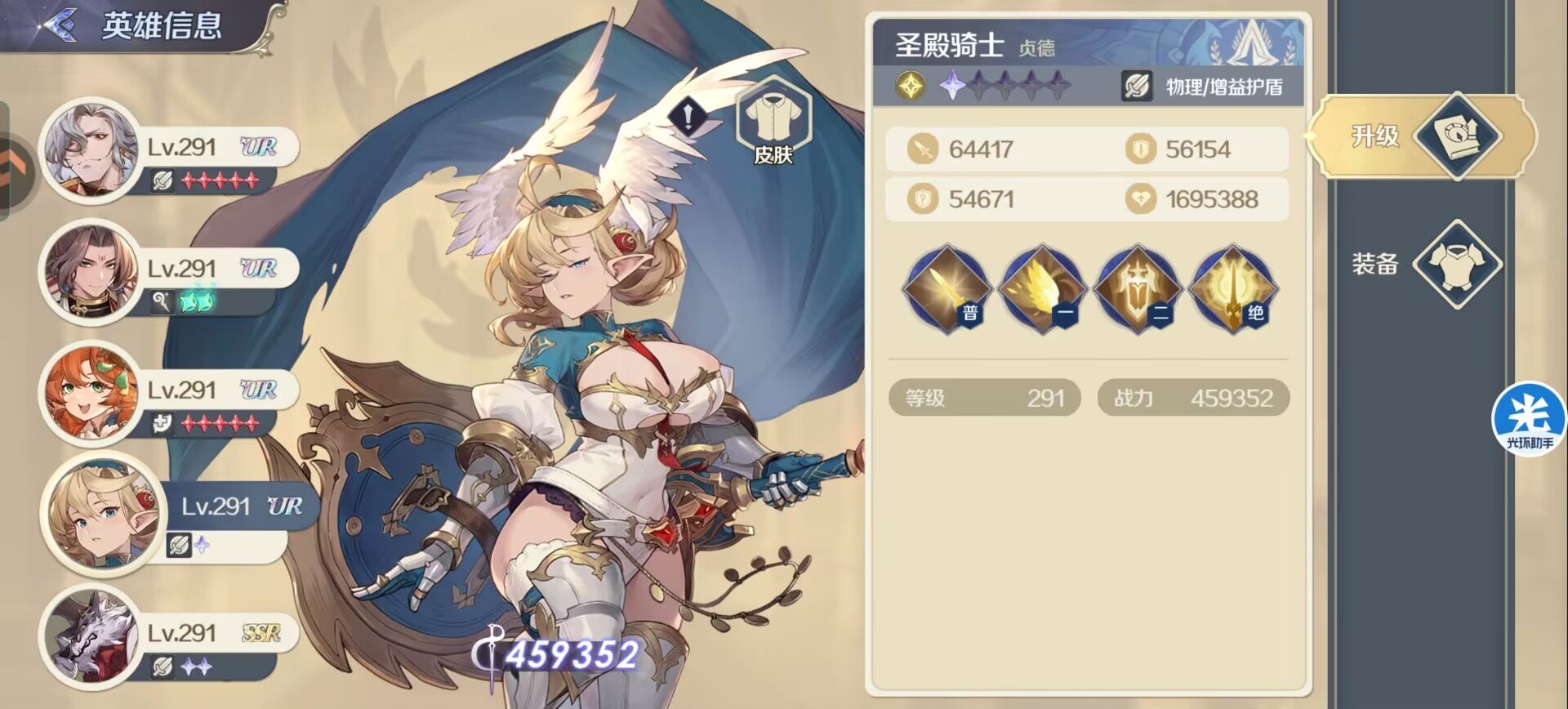Select the gray-haired eyepatch hero portrait
1568x709 pixels.
90,150
